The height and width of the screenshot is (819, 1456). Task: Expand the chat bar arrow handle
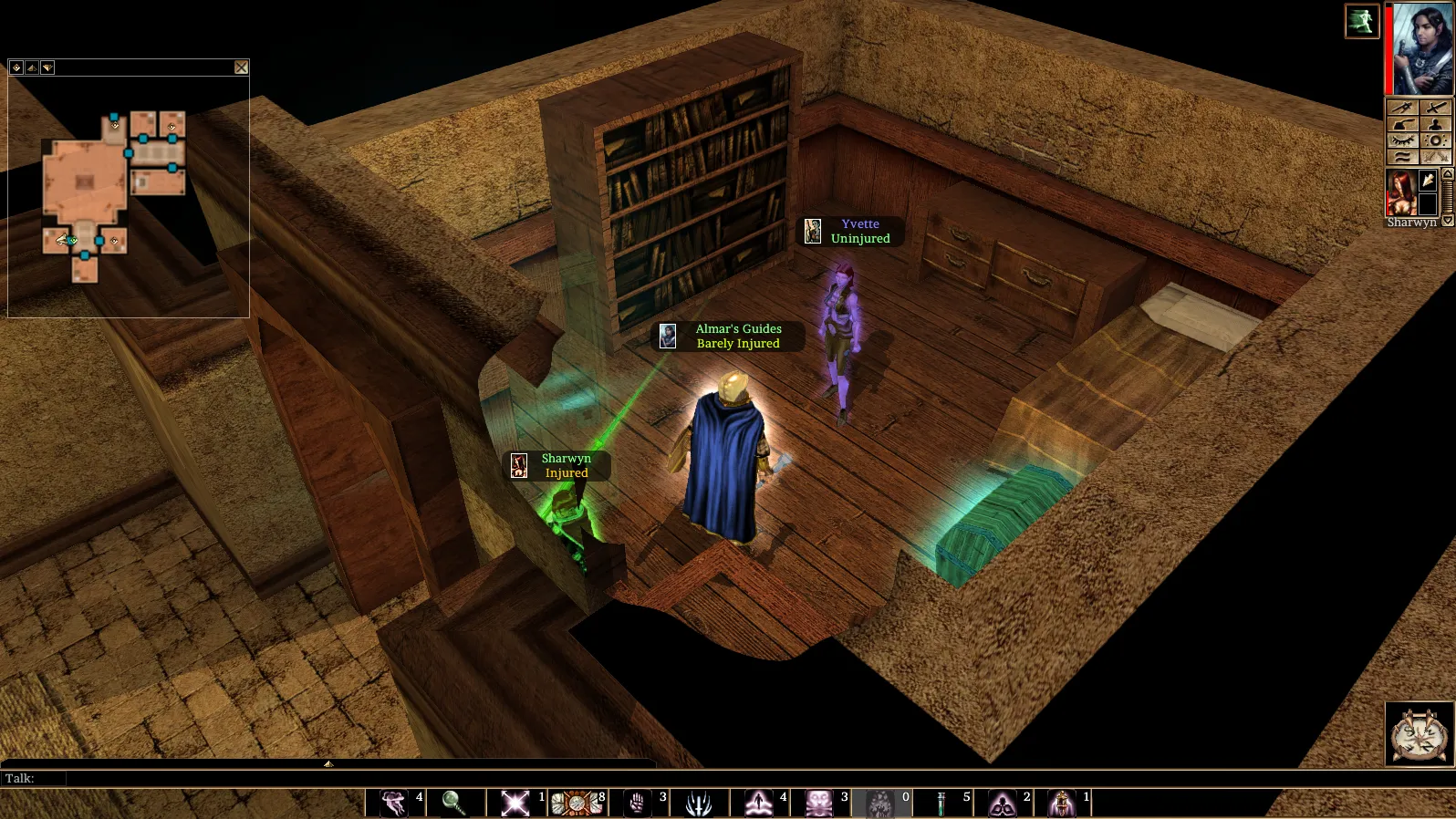(328, 763)
